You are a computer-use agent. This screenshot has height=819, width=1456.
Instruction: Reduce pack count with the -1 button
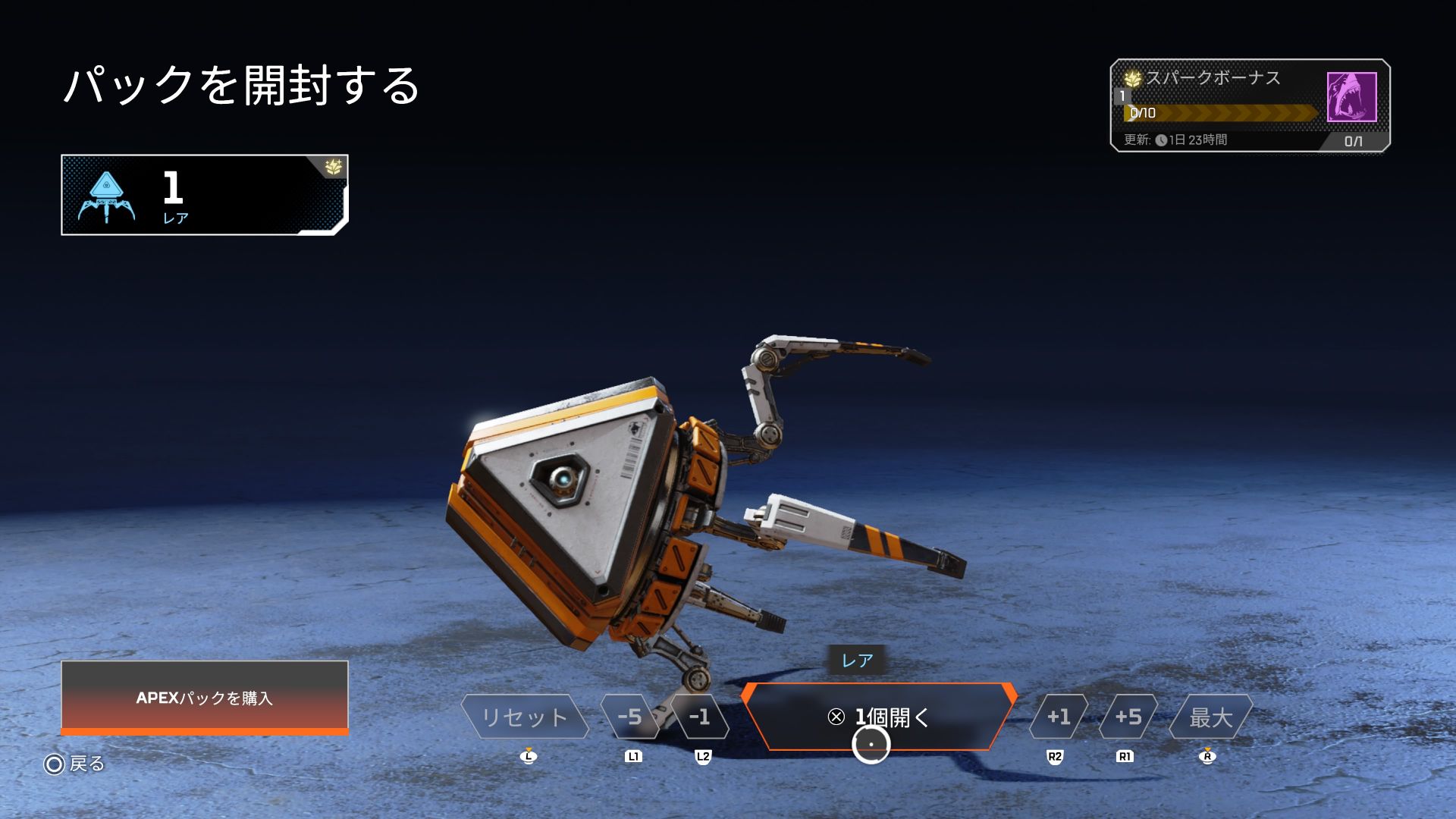699,717
